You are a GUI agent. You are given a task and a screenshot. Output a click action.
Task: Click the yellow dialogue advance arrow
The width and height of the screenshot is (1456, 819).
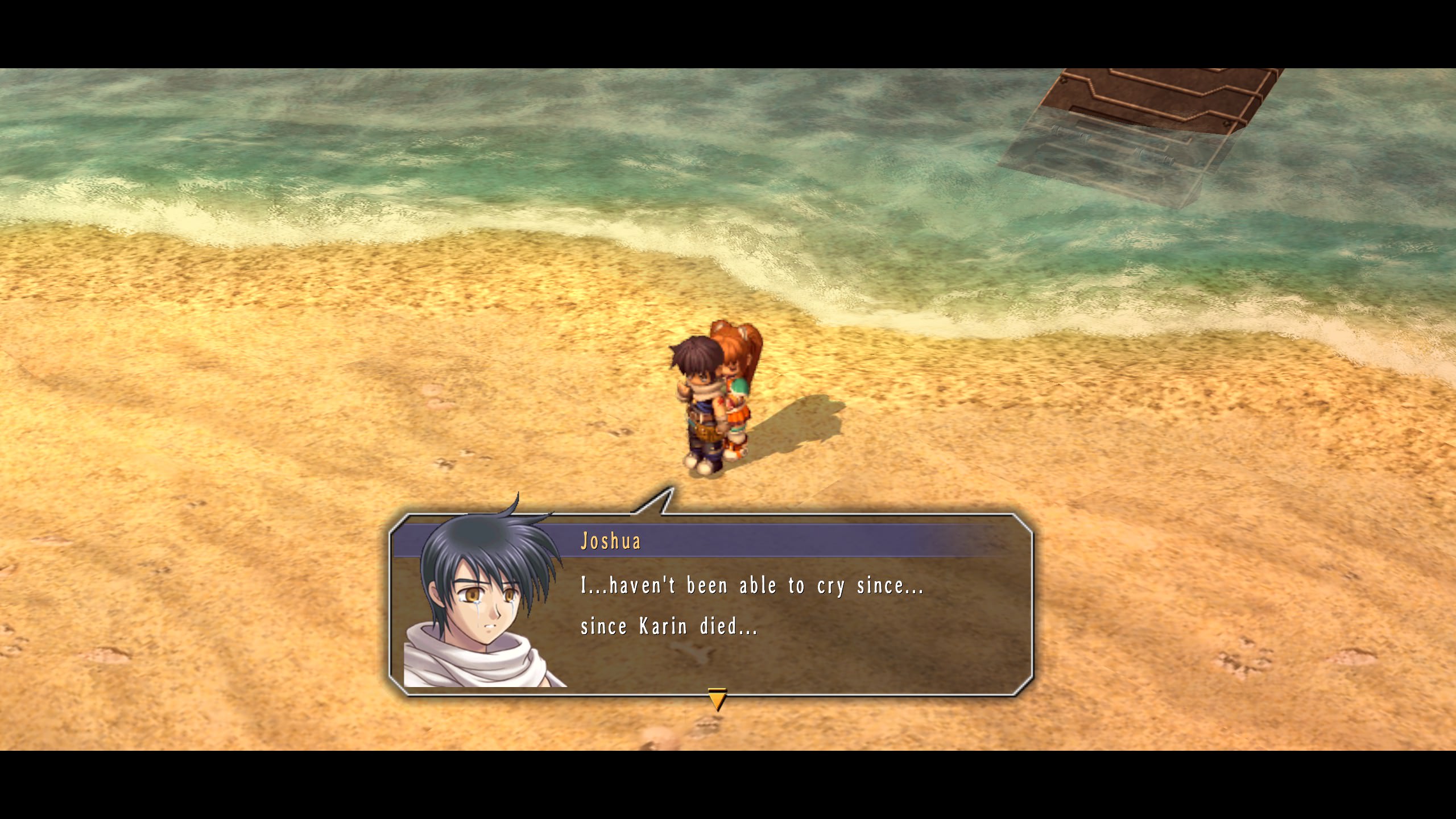click(x=717, y=699)
